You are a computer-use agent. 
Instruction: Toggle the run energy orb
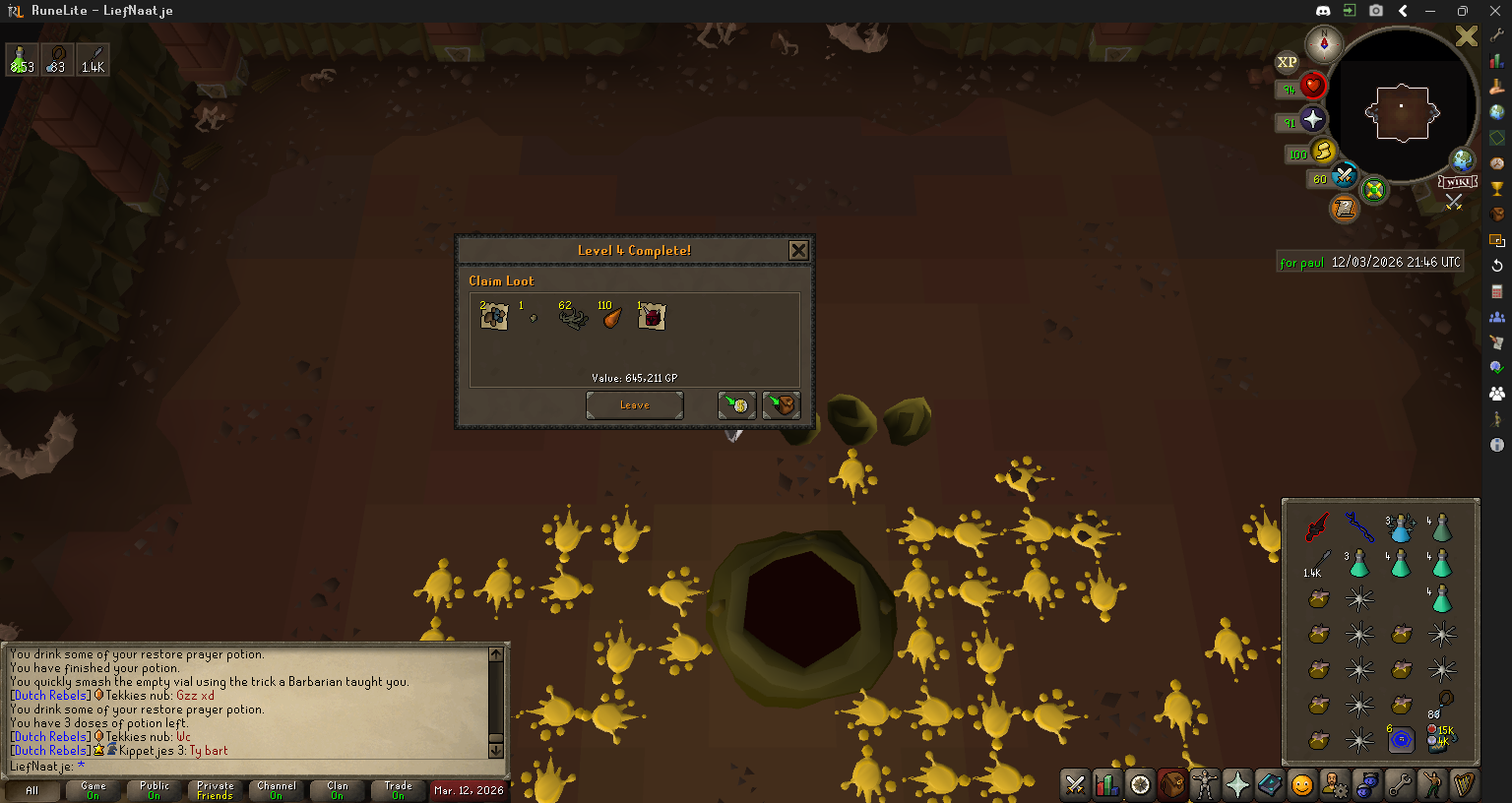coord(1323,152)
